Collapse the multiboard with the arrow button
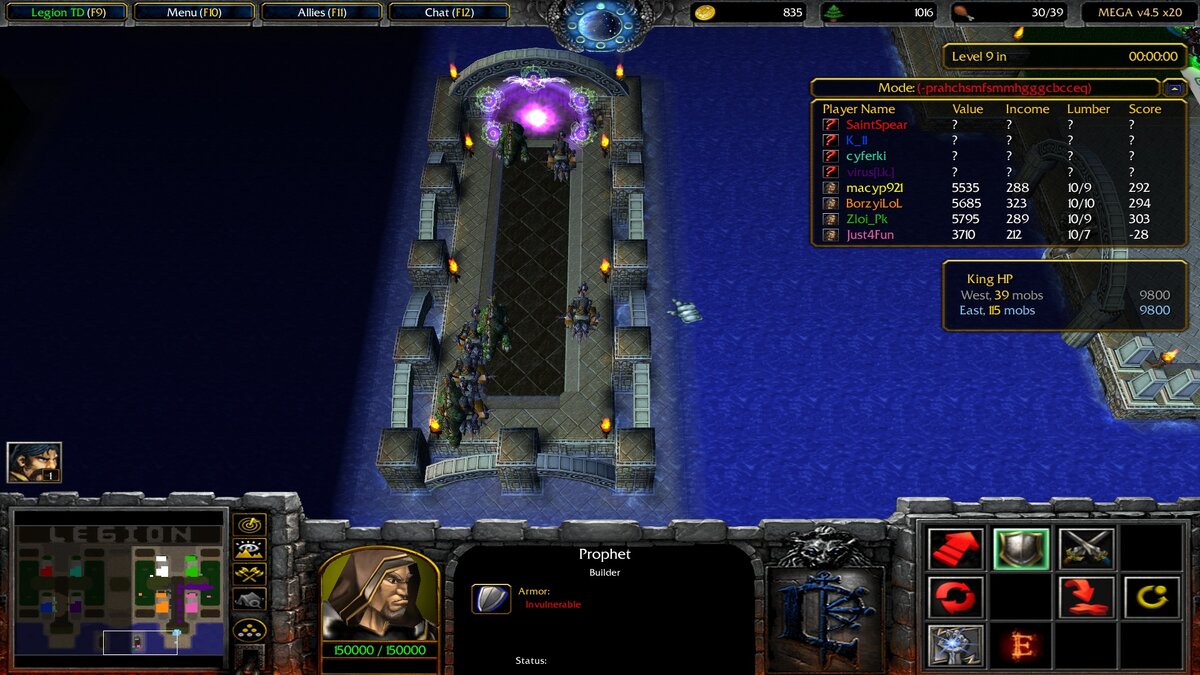The height and width of the screenshot is (675, 1200). pyautogui.click(x=1174, y=88)
